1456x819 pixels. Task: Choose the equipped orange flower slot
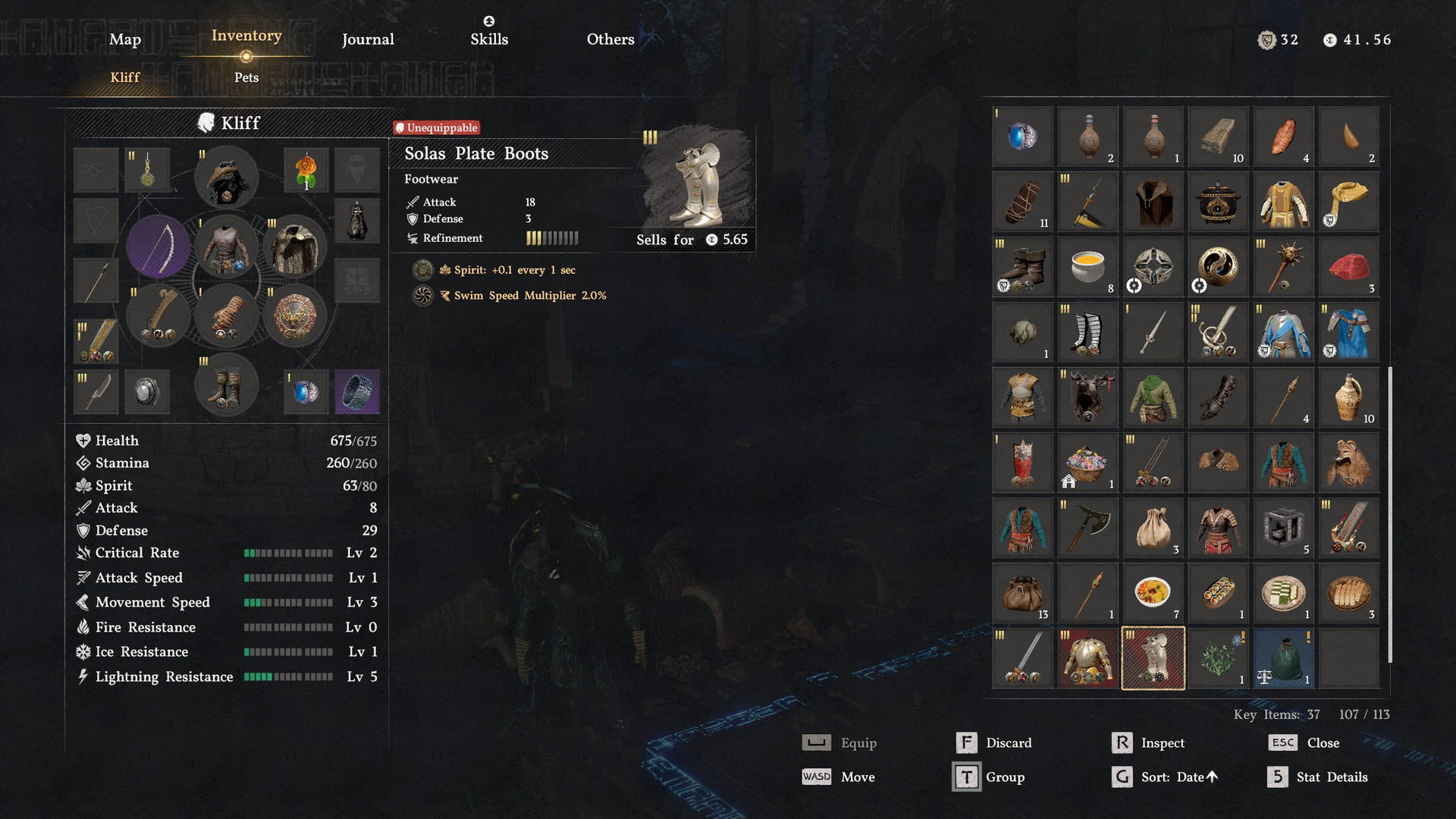point(306,170)
